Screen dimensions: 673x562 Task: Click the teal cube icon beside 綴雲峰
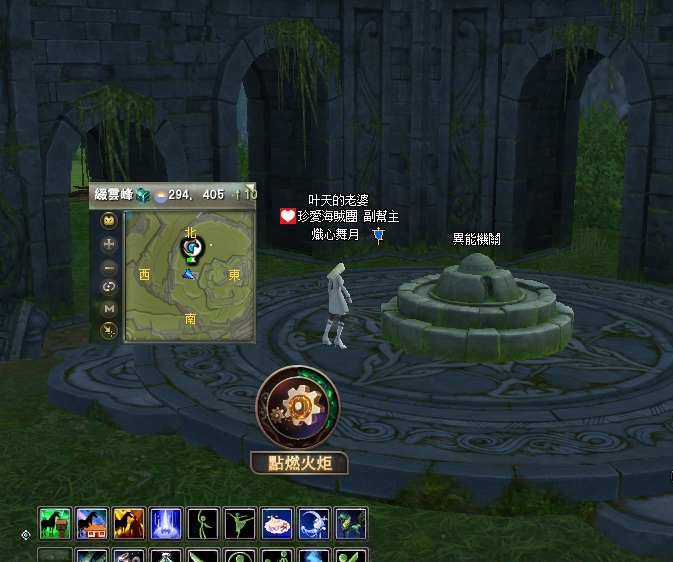(142, 195)
